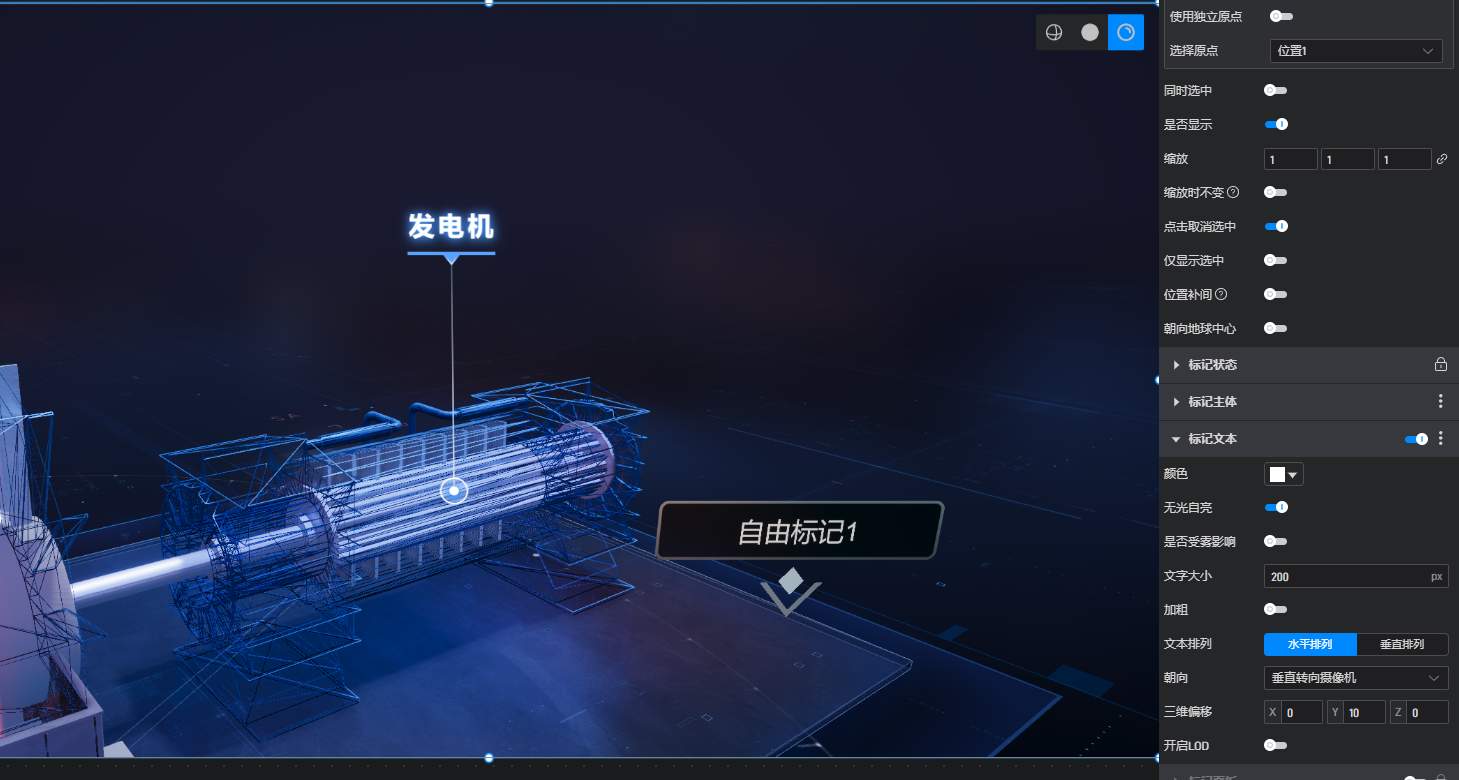
Task: Turn off the 无光自亮 switch
Action: tap(1276, 508)
